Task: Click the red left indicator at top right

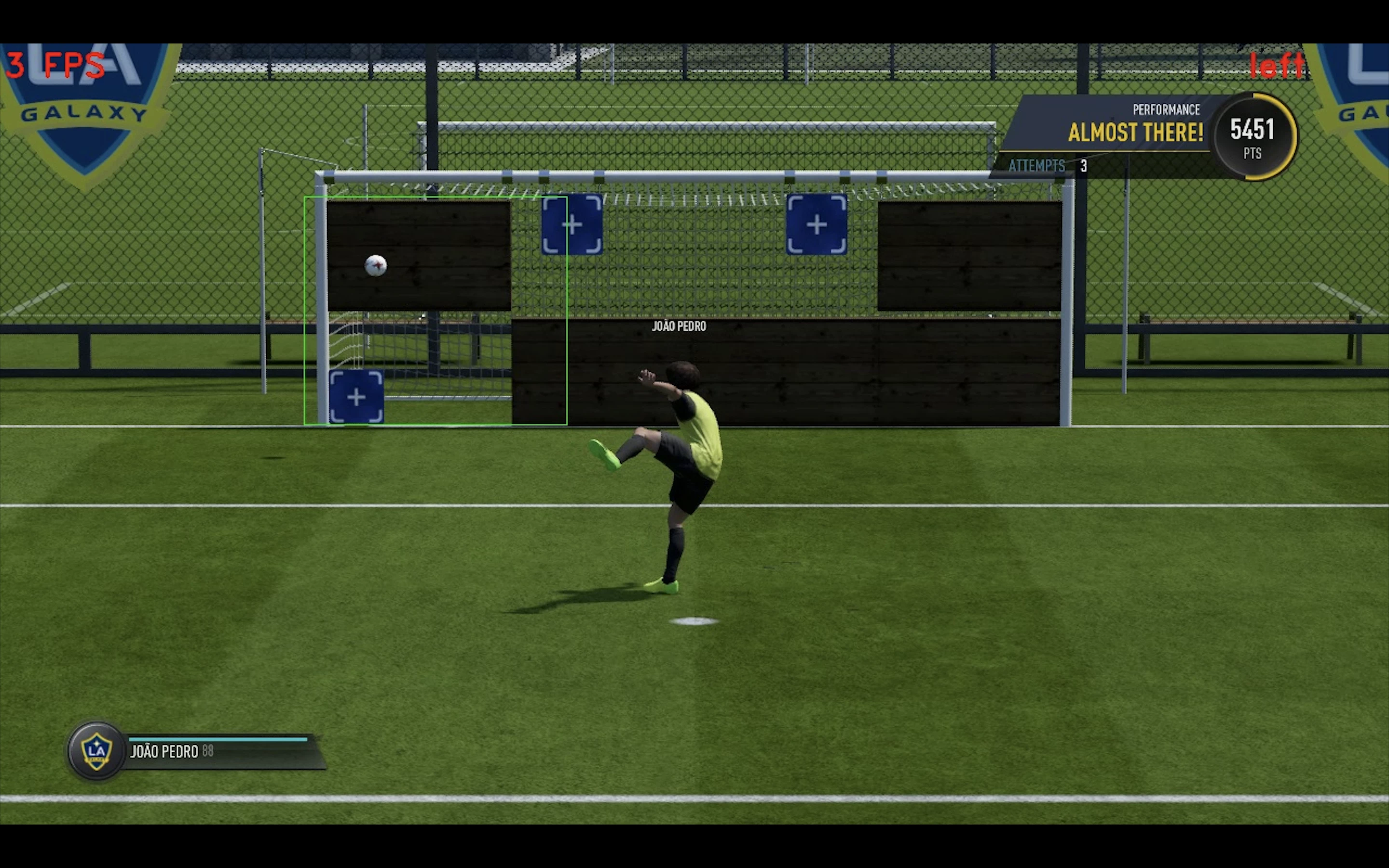Action: click(x=1278, y=64)
